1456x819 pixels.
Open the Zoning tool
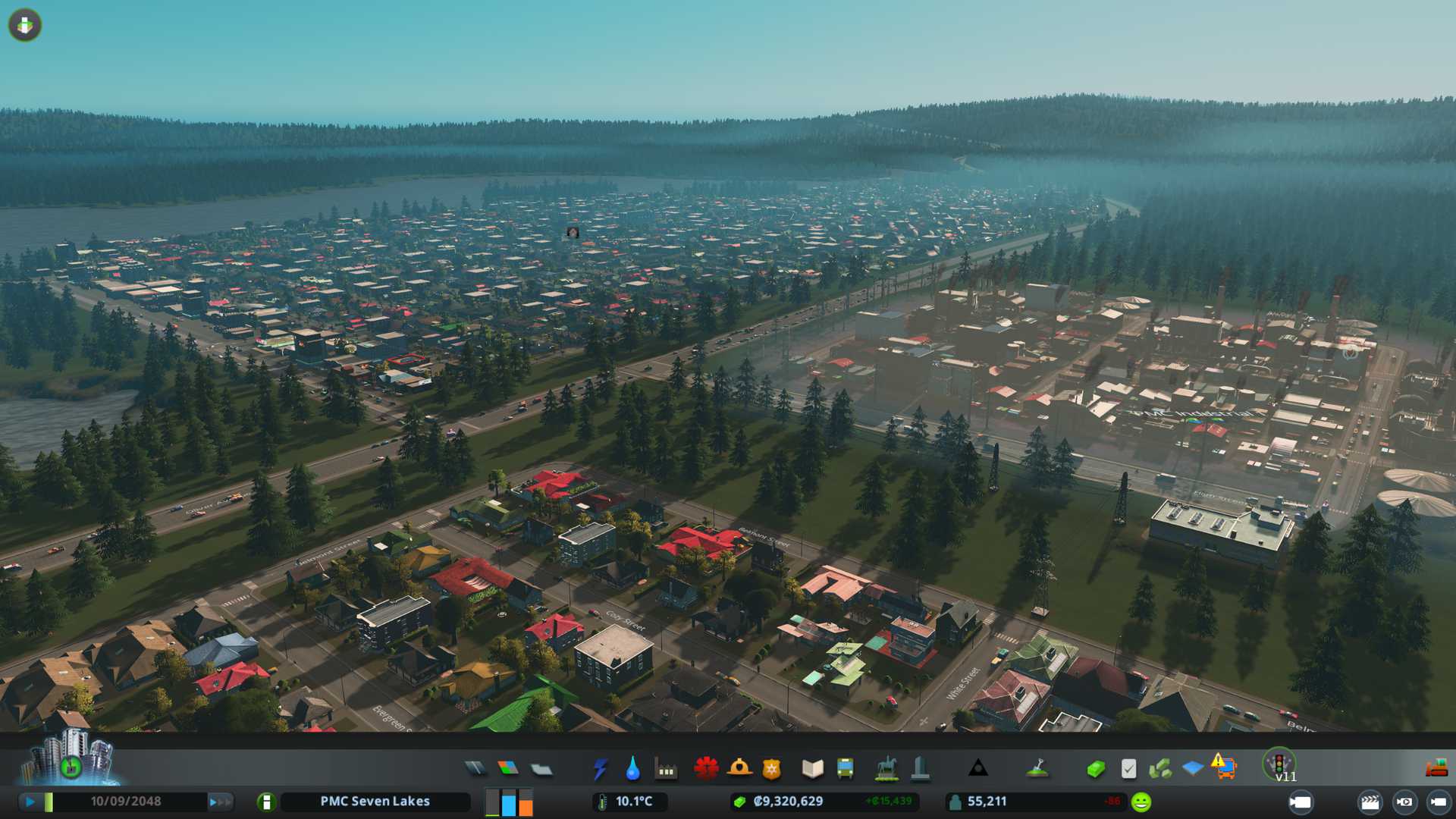508,769
